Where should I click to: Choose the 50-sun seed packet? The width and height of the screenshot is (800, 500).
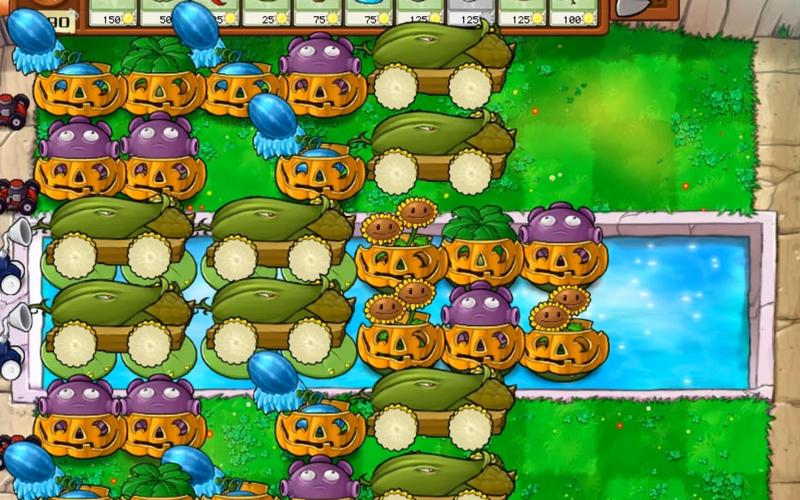[163, 12]
